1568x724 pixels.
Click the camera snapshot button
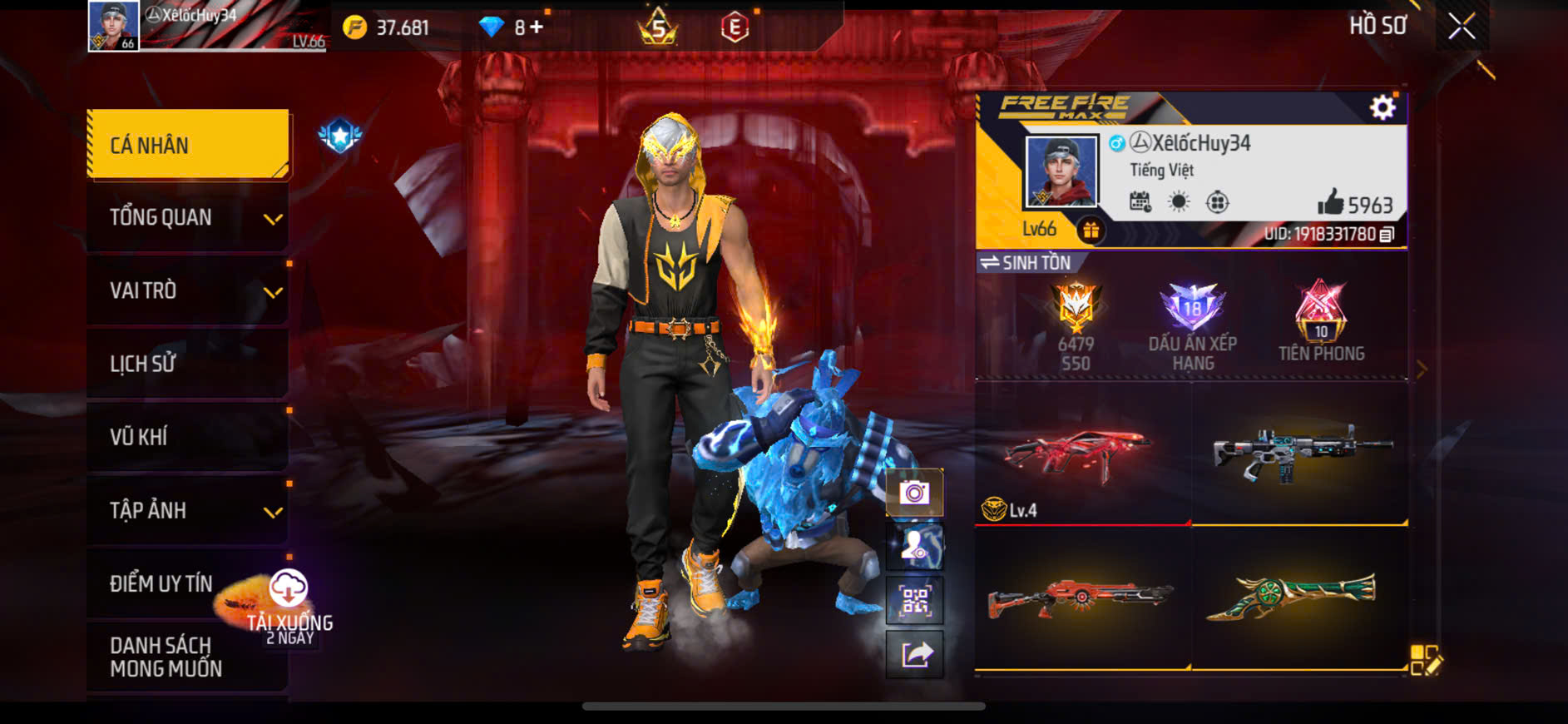914,493
